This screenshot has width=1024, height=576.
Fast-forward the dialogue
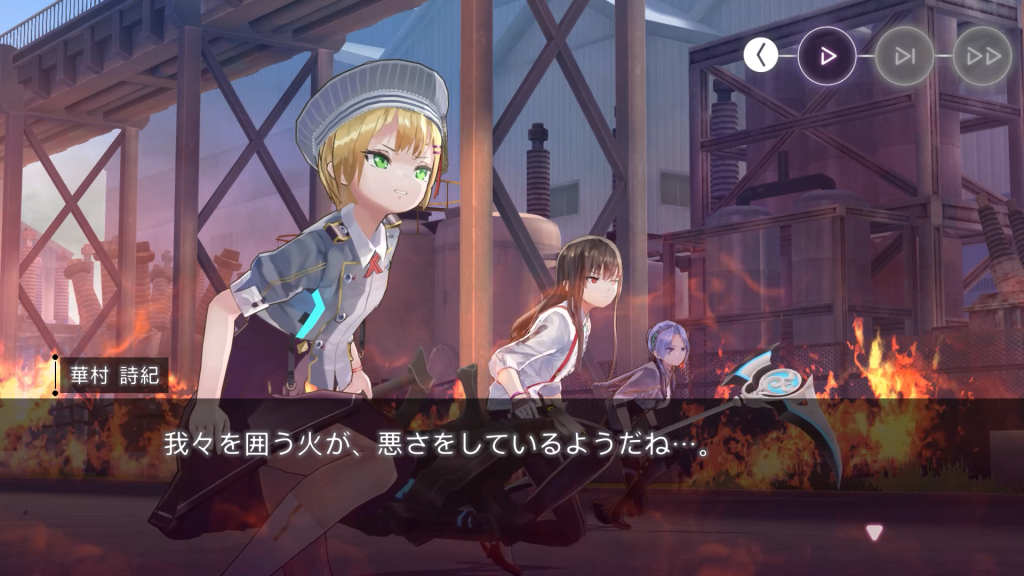click(982, 55)
